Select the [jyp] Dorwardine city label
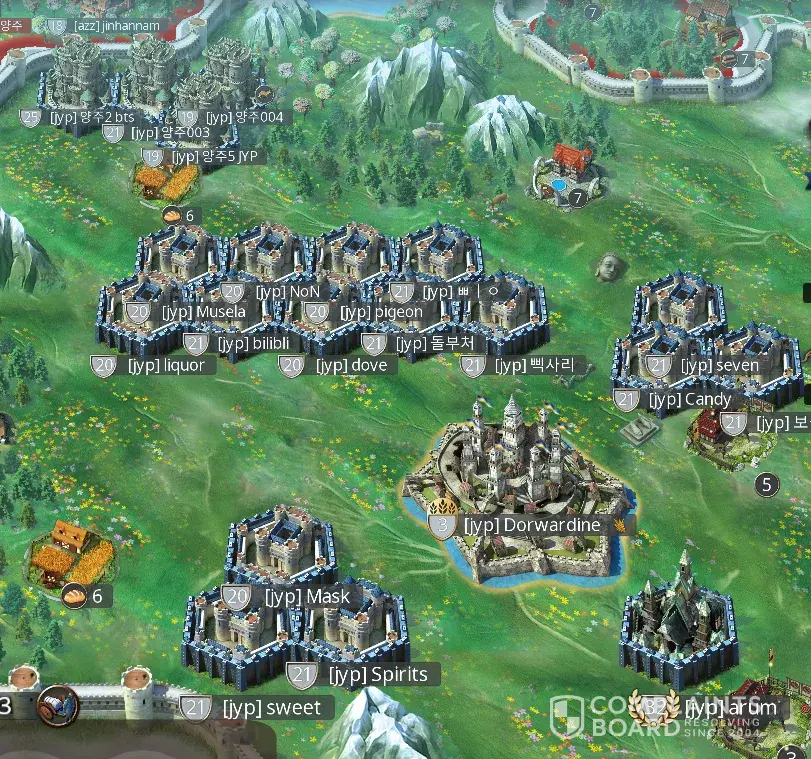811x759 pixels. (x=531, y=525)
